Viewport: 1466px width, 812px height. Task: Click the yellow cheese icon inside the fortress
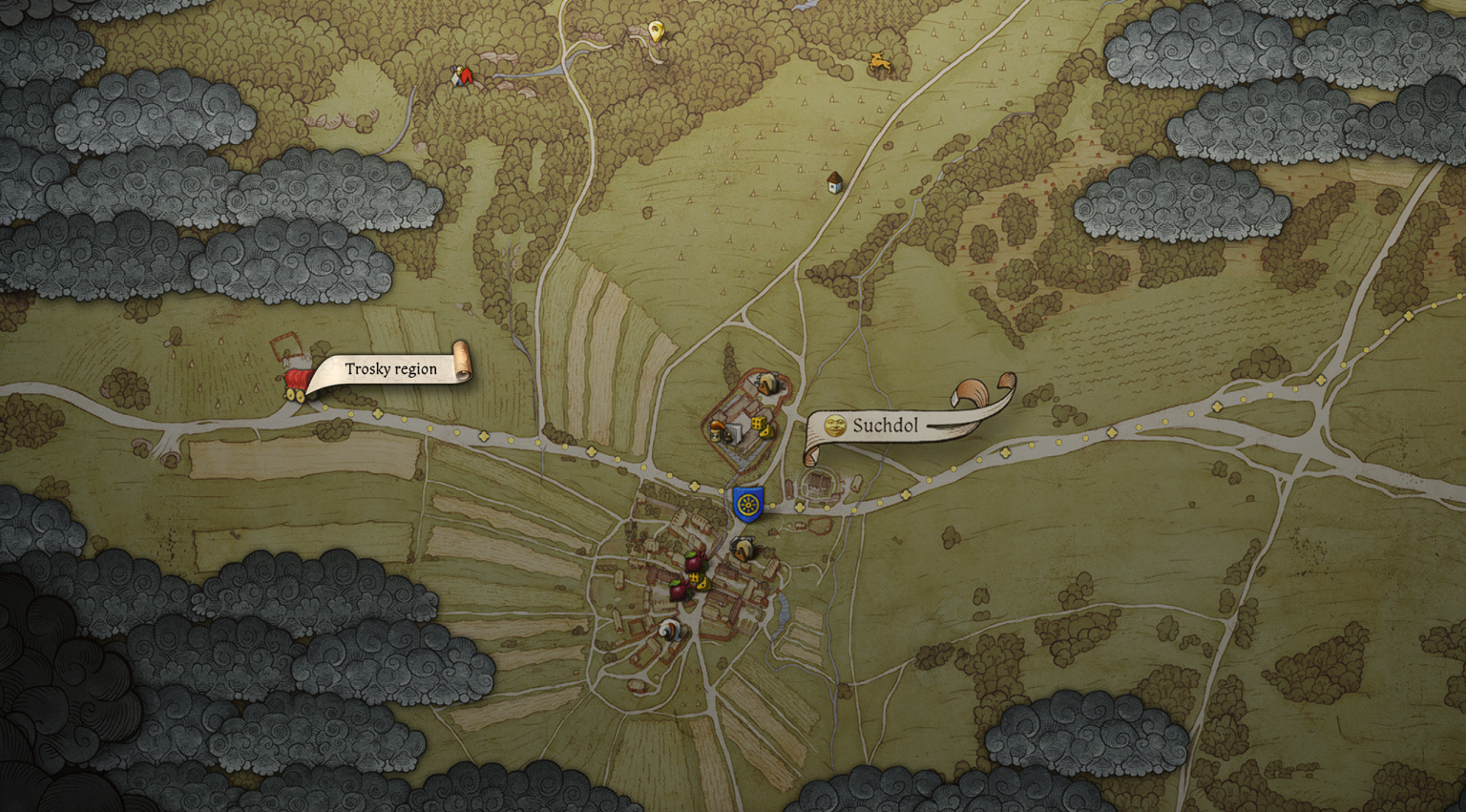766,431
